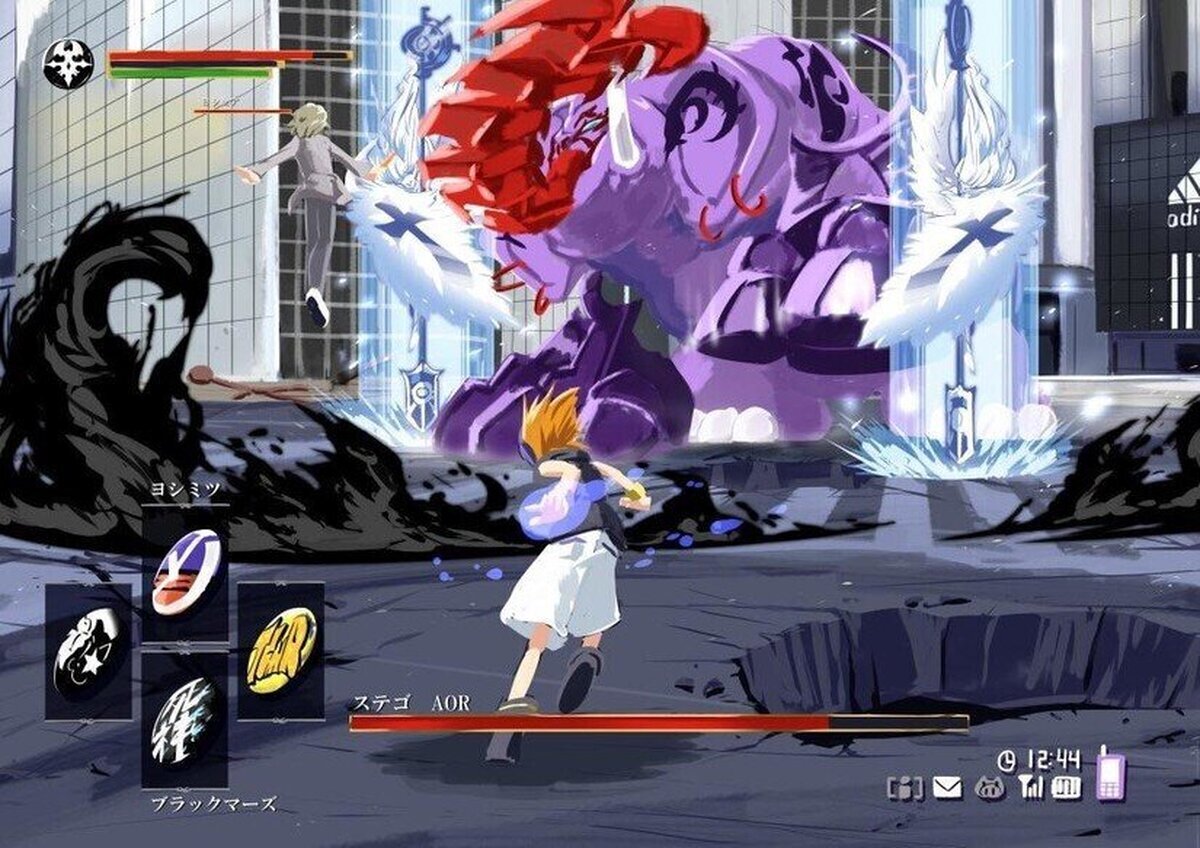
Task: Tap the bracketed player scan icon
Action: 905,787
